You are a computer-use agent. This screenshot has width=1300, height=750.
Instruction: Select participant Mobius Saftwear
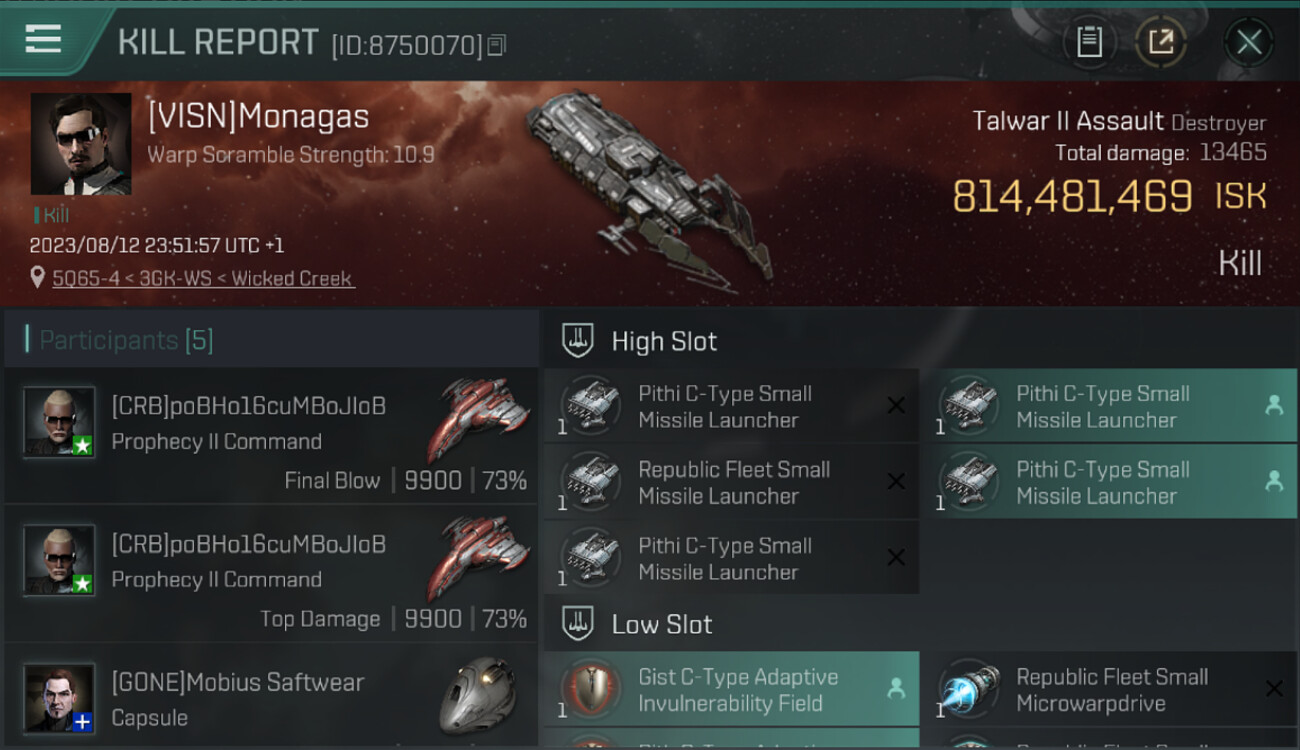(x=271, y=698)
